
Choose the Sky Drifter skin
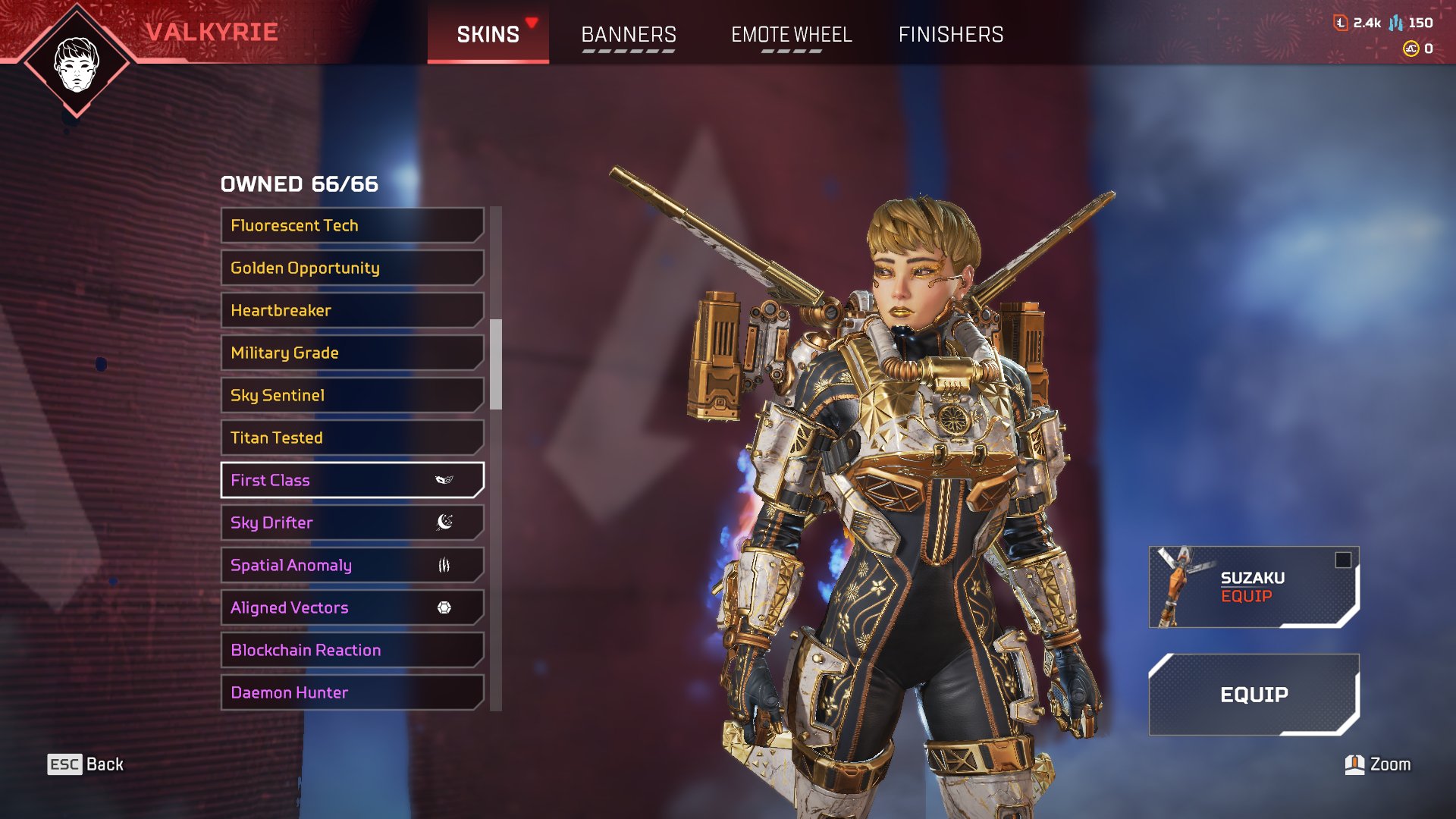pos(352,522)
